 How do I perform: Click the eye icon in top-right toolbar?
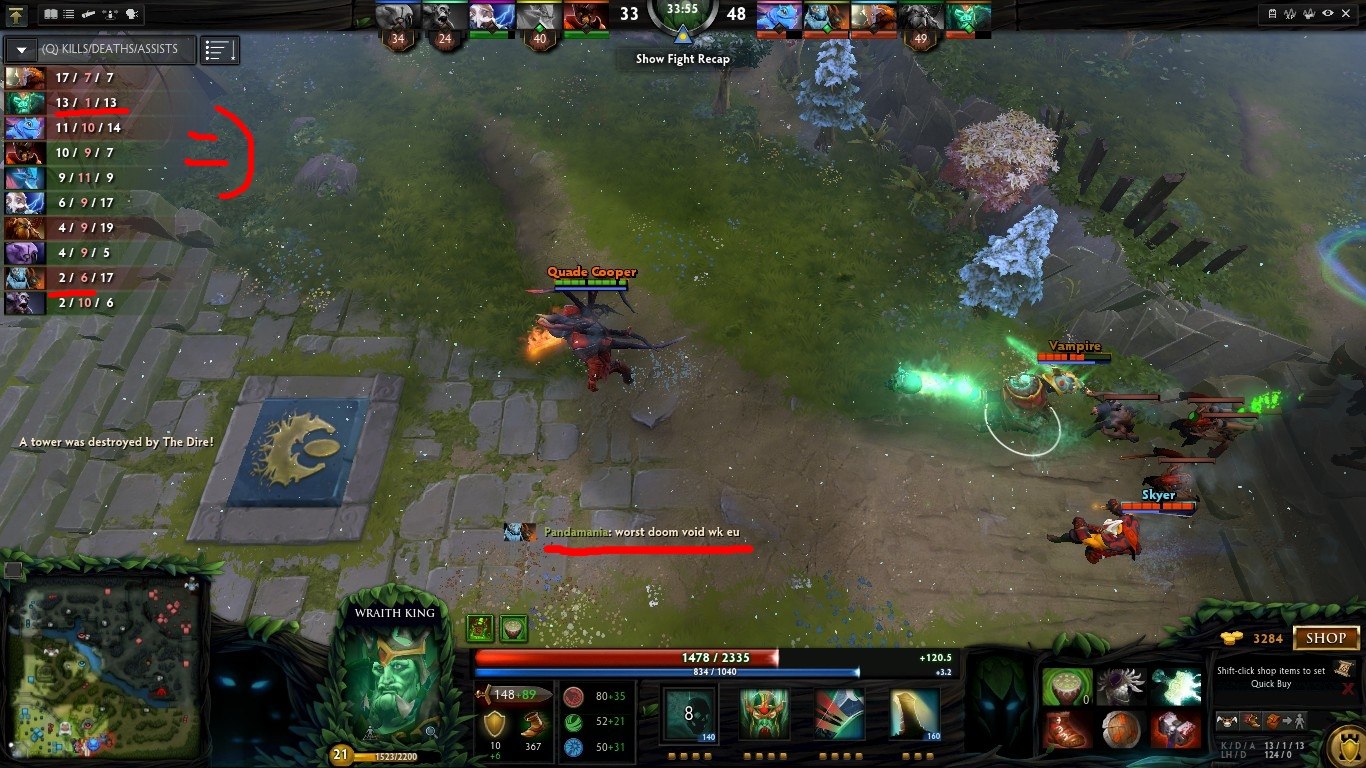[1327, 14]
